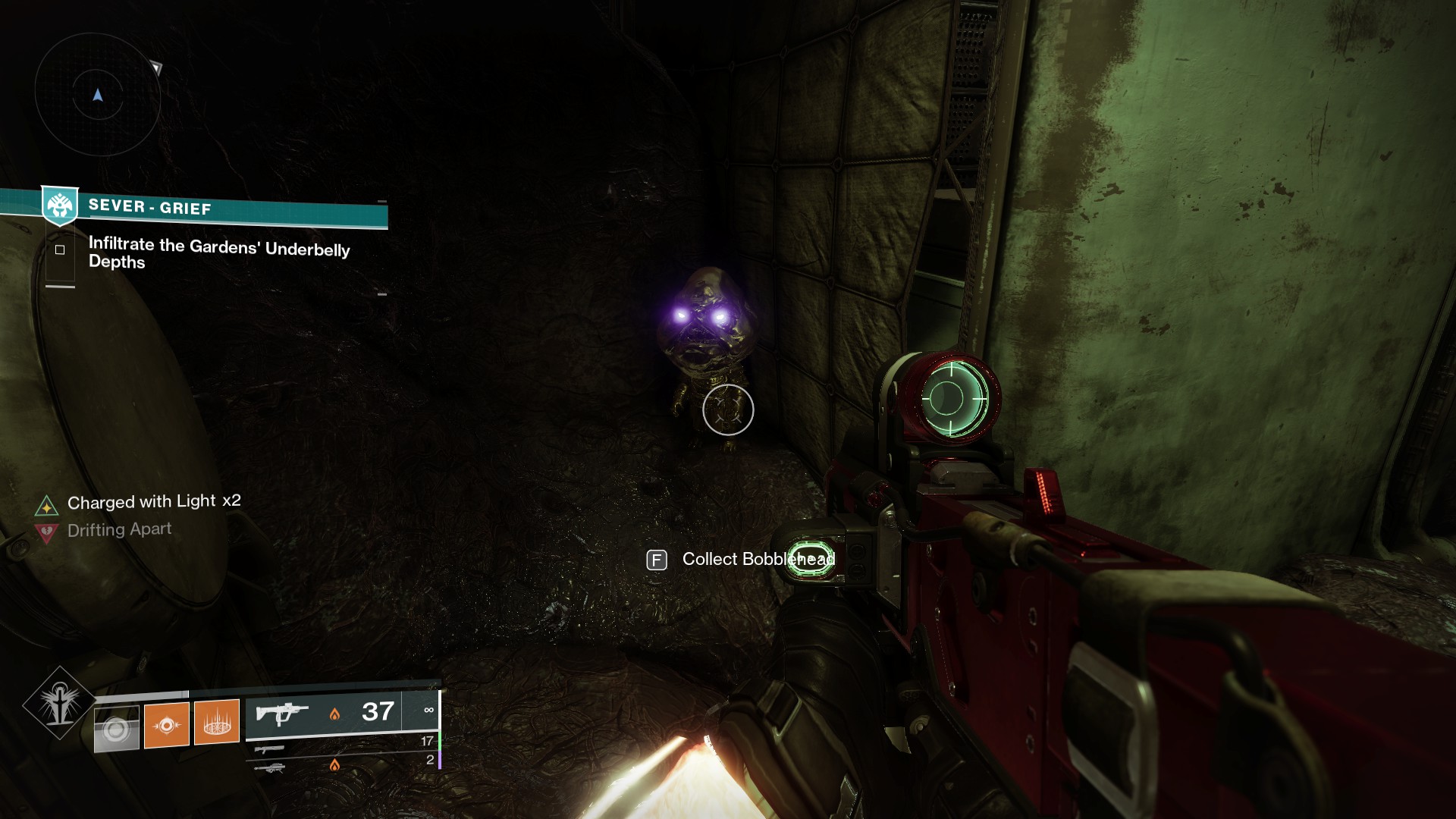
Task: Click the green special ammo meter showing 17
Action: tap(428, 740)
